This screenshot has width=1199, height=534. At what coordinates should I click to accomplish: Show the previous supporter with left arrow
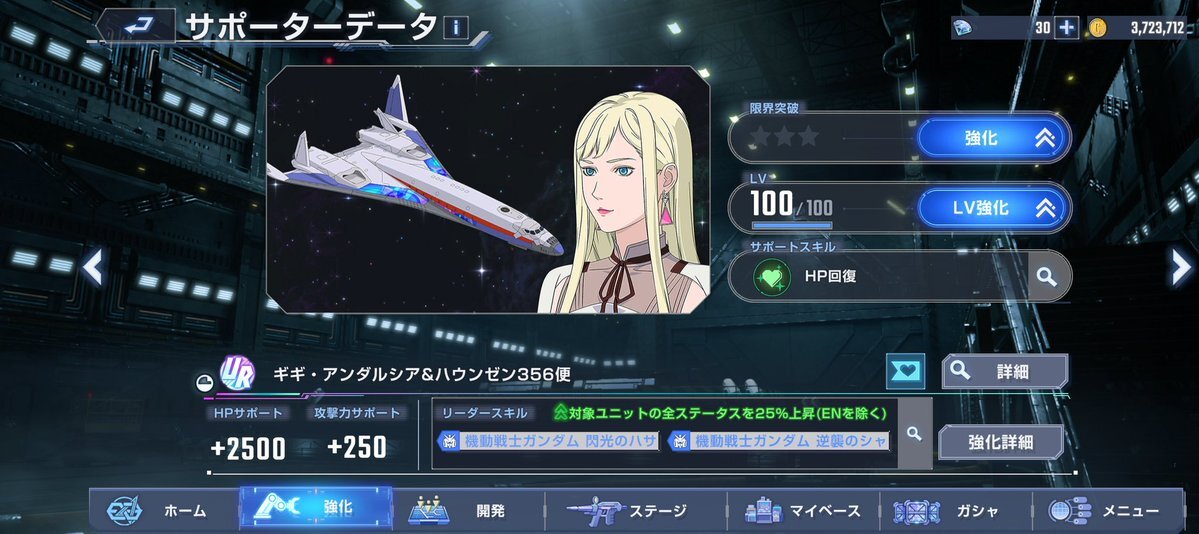point(92,267)
